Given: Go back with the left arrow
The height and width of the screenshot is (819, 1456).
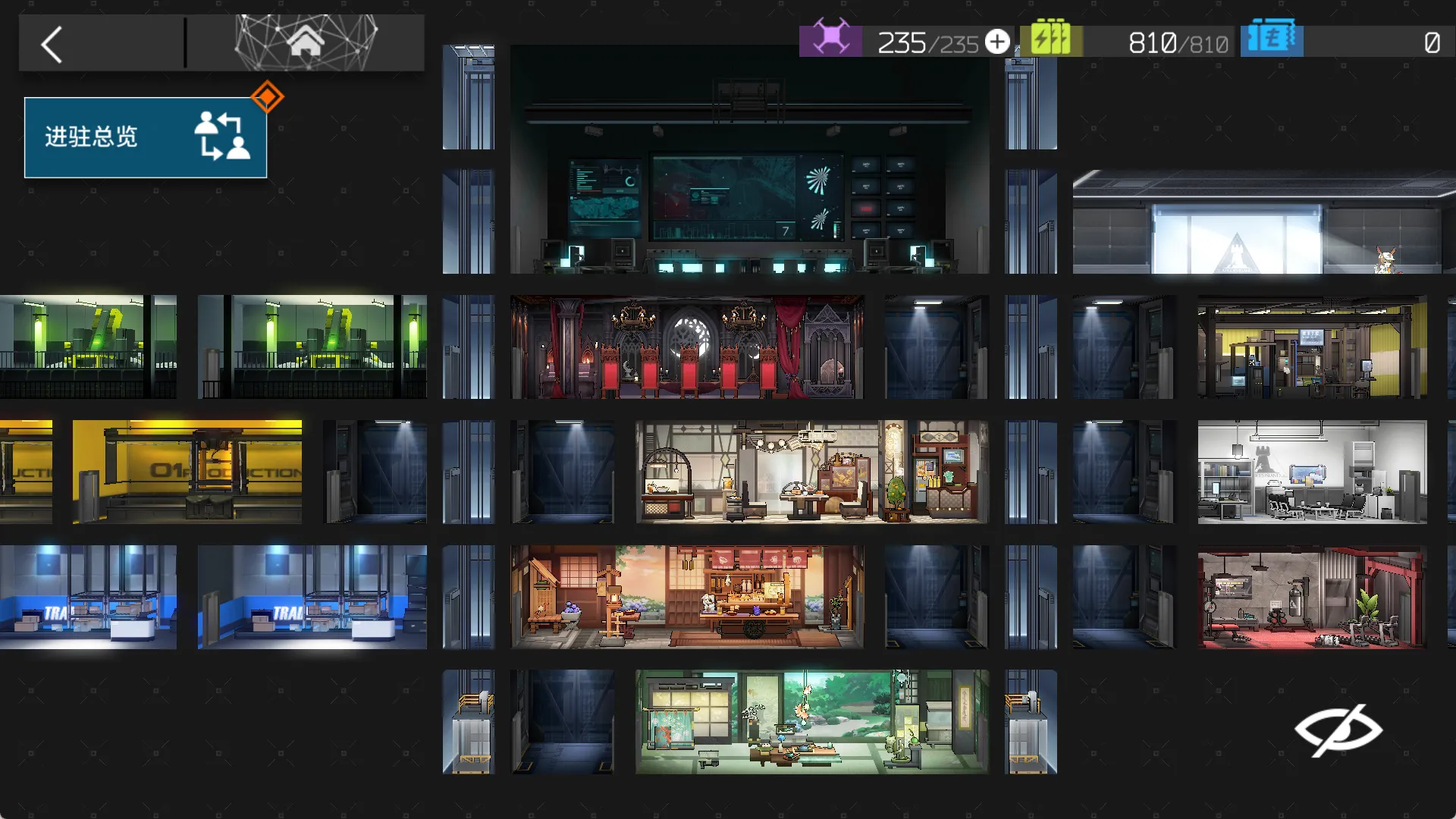Looking at the screenshot, I should point(52,45).
